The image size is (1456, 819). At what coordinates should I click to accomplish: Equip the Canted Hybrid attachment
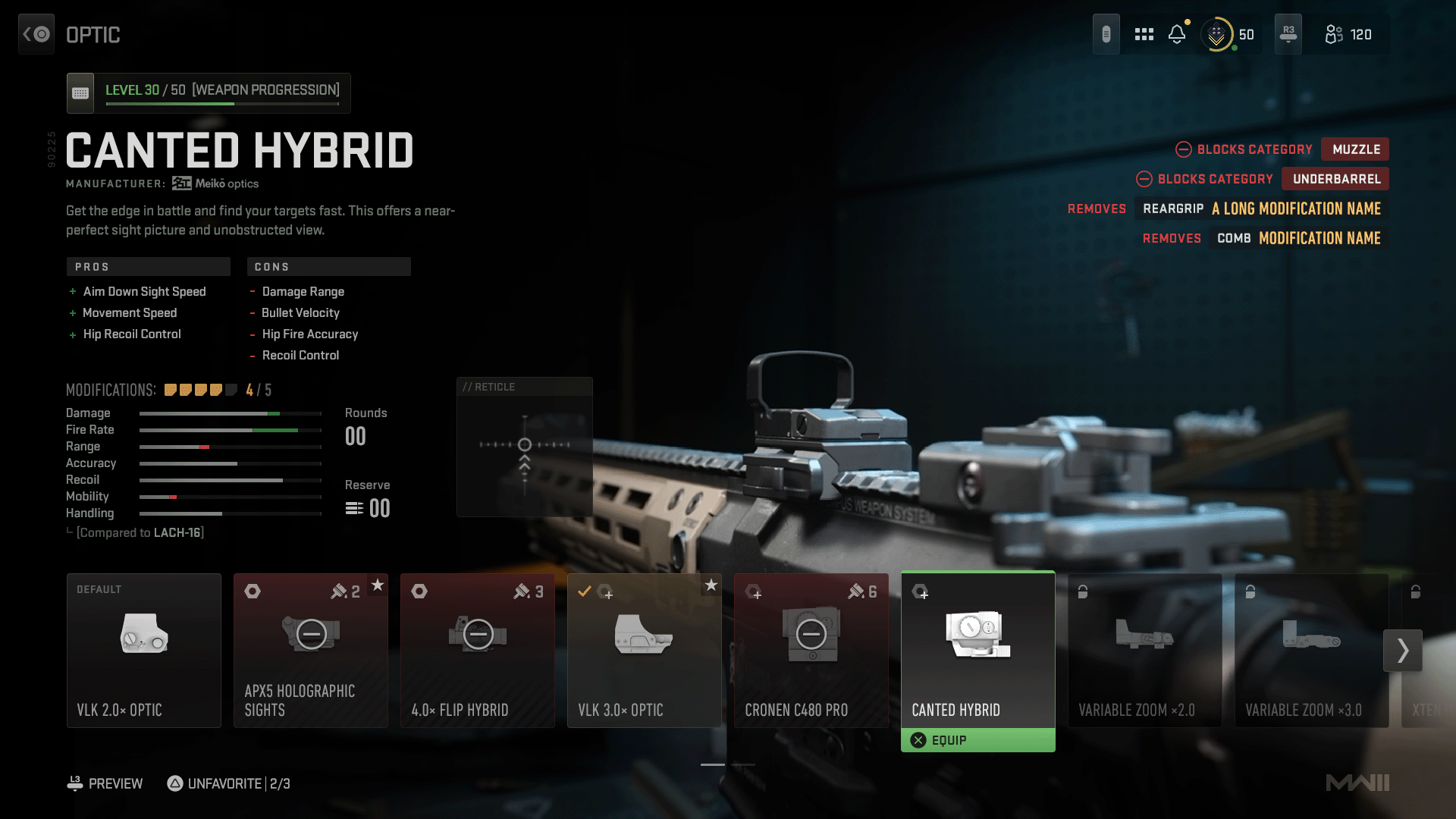tap(977, 740)
